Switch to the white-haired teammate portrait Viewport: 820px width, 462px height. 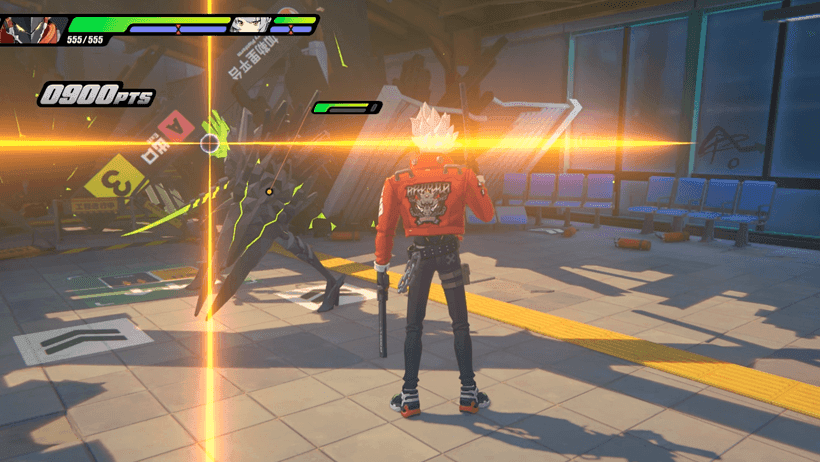click(x=251, y=24)
